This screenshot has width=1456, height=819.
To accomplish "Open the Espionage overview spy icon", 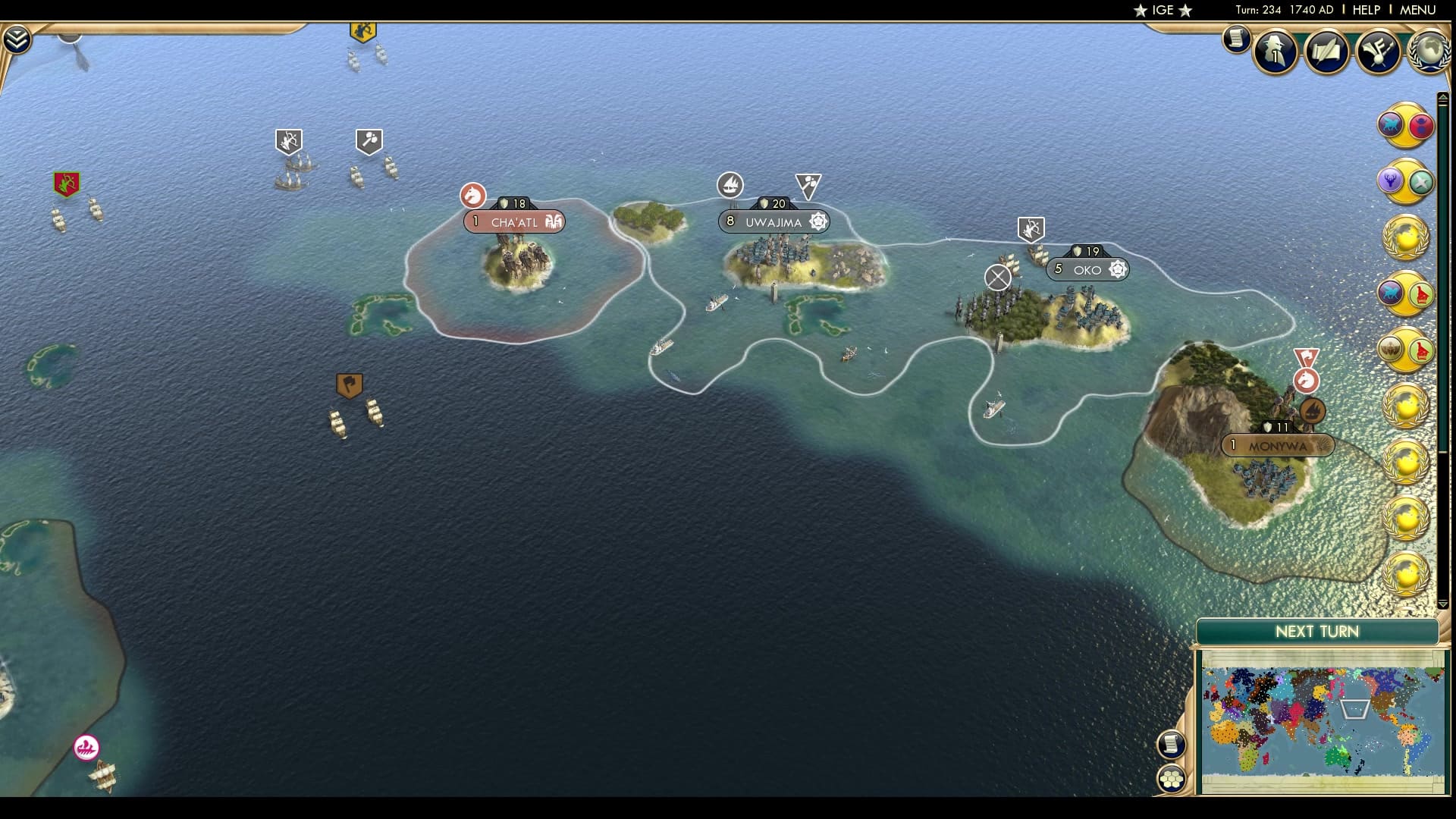I will point(1274,53).
